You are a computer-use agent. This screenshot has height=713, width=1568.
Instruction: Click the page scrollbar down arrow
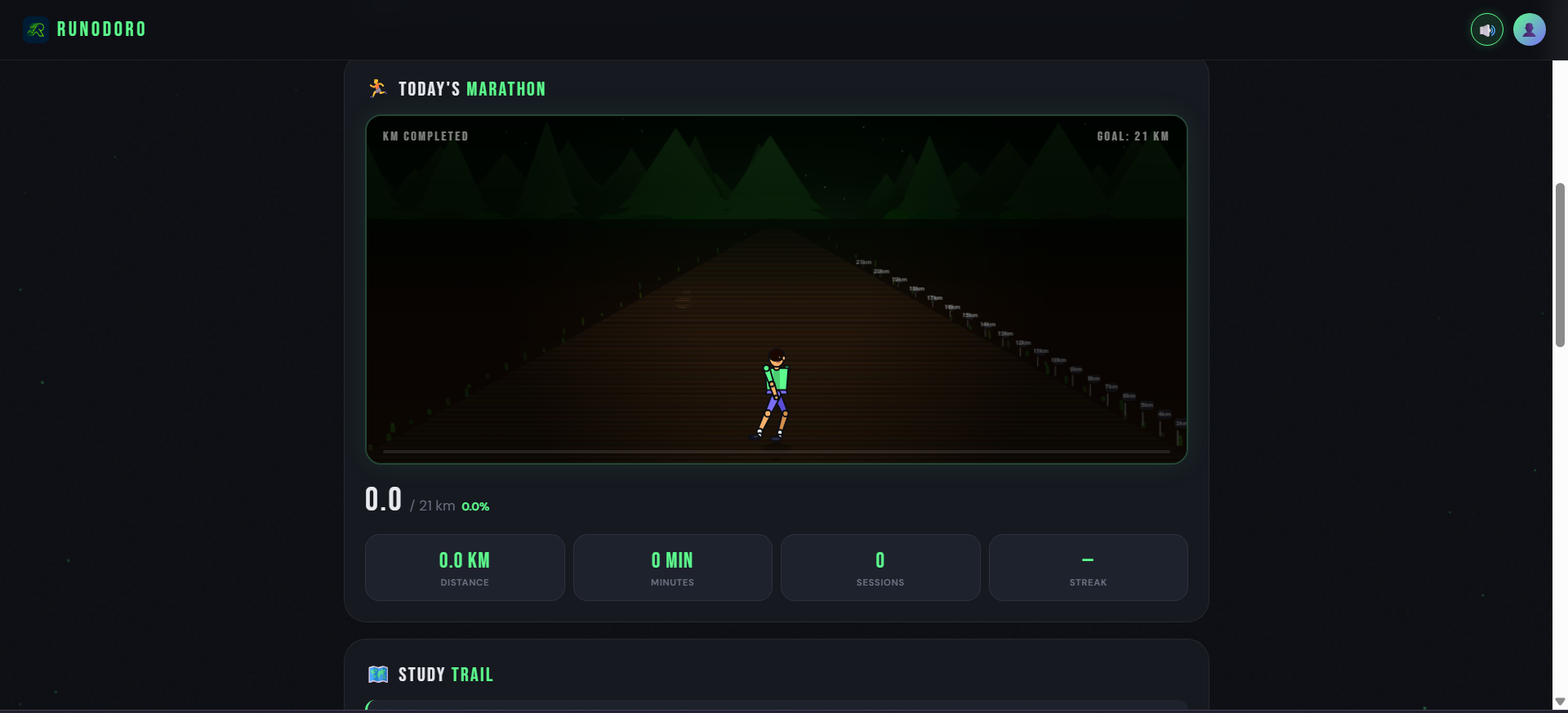coord(1560,702)
